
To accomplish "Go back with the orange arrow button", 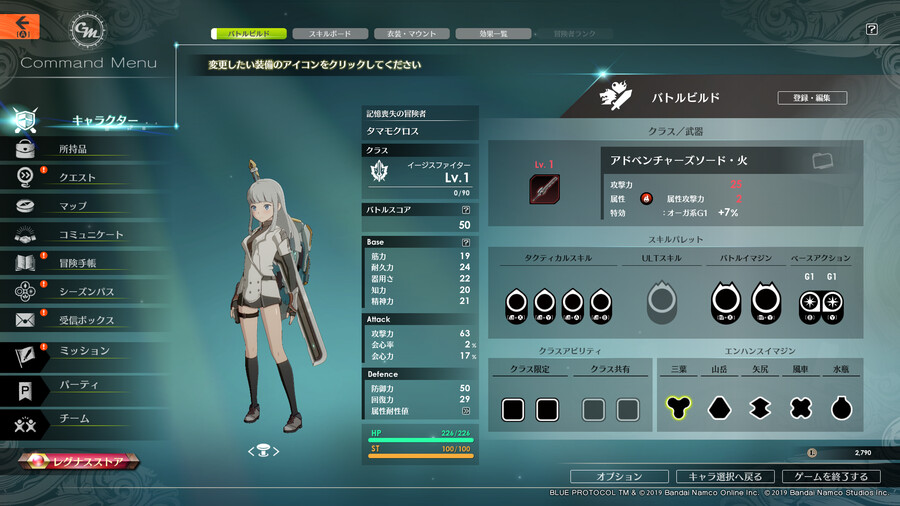I will [x=20, y=25].
